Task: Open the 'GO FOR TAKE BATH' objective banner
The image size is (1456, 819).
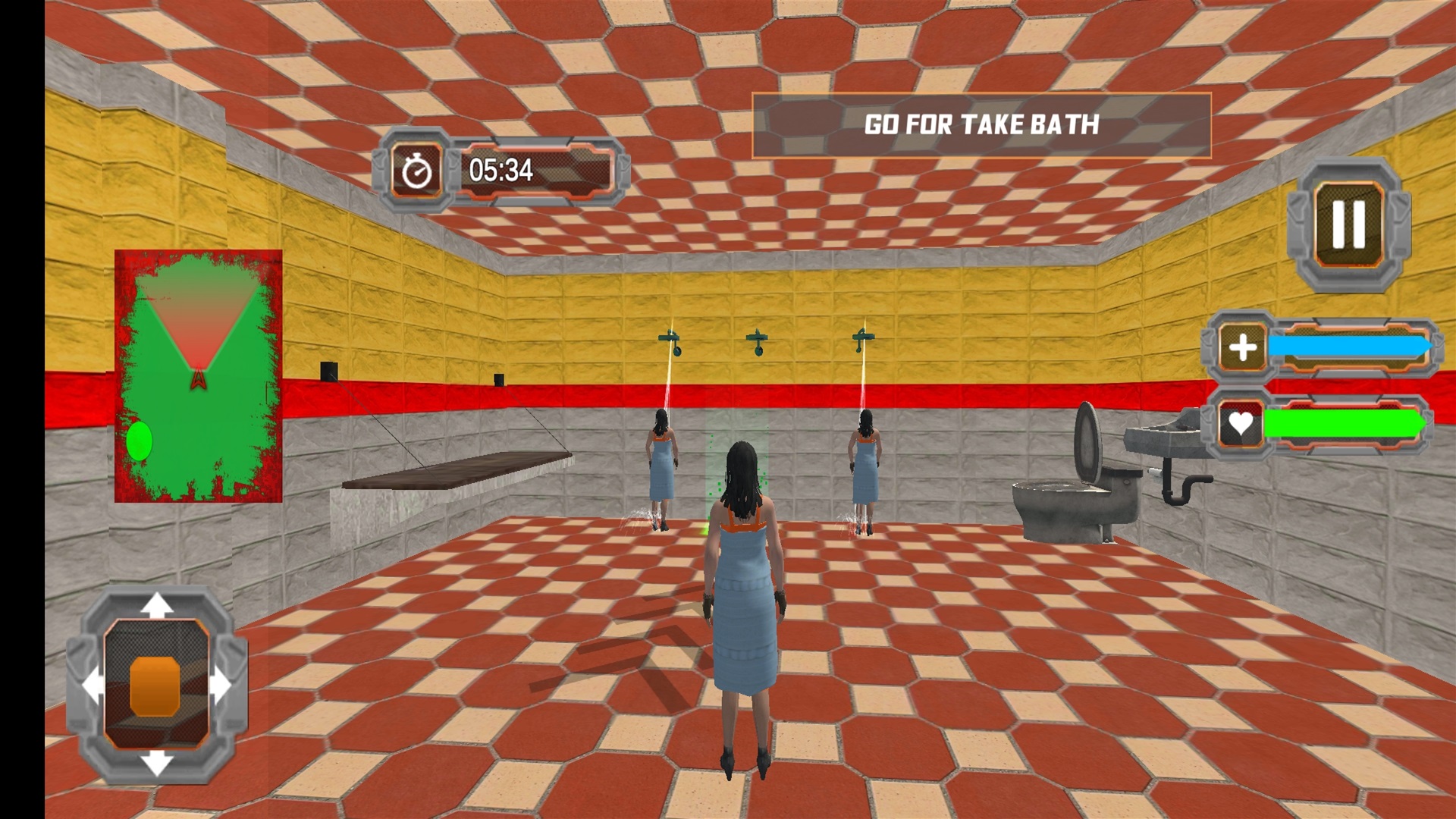Action: (x=984, y=124)
